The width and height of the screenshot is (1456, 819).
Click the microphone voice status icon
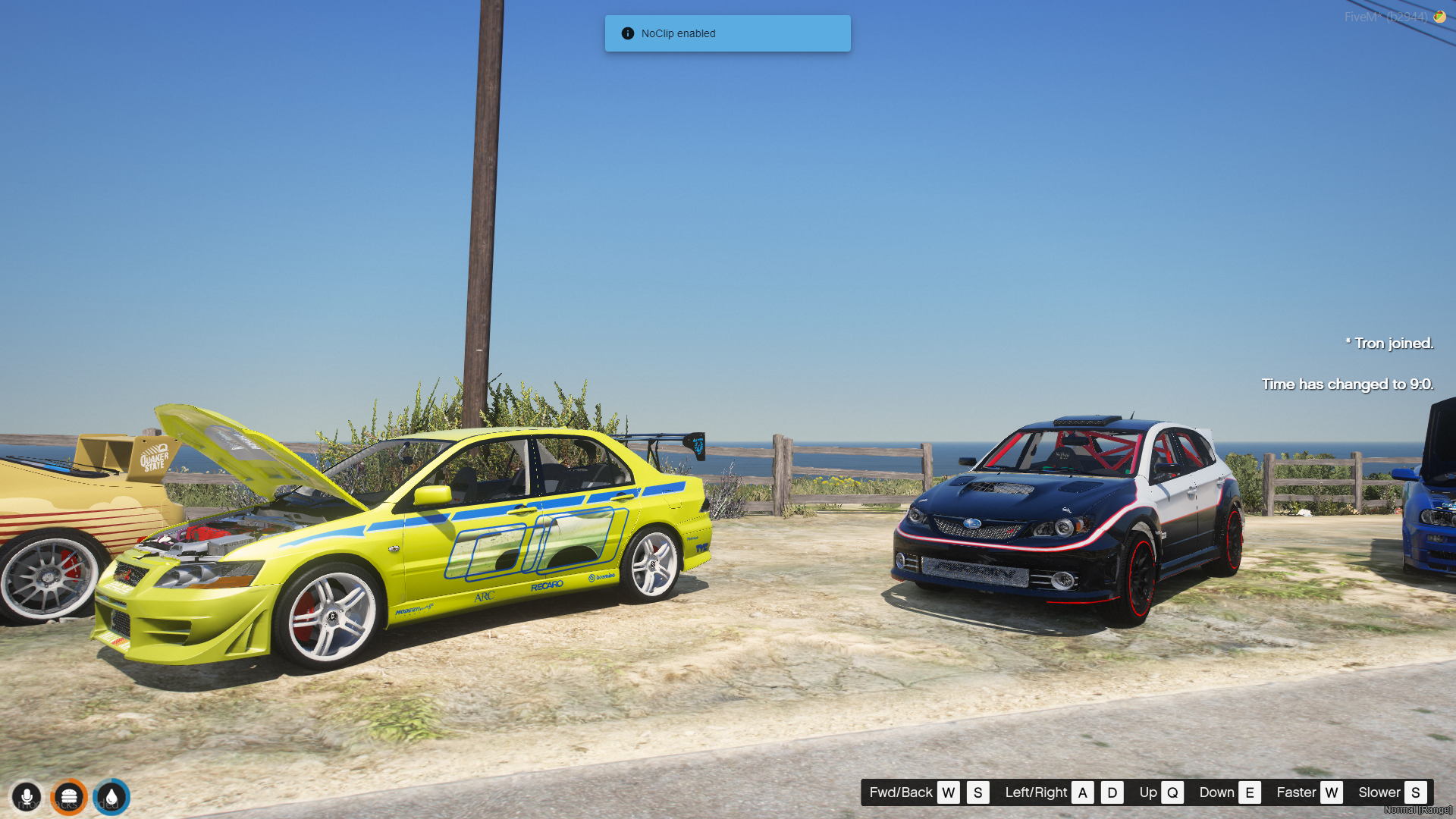click(27, 797)
